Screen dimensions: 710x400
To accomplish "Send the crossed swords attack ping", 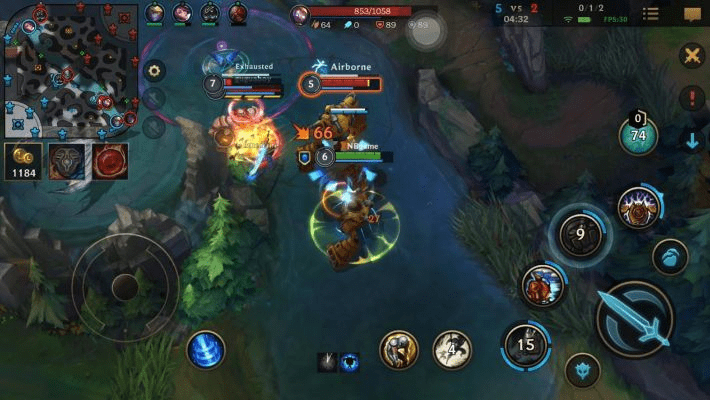I will coord(691,55).
